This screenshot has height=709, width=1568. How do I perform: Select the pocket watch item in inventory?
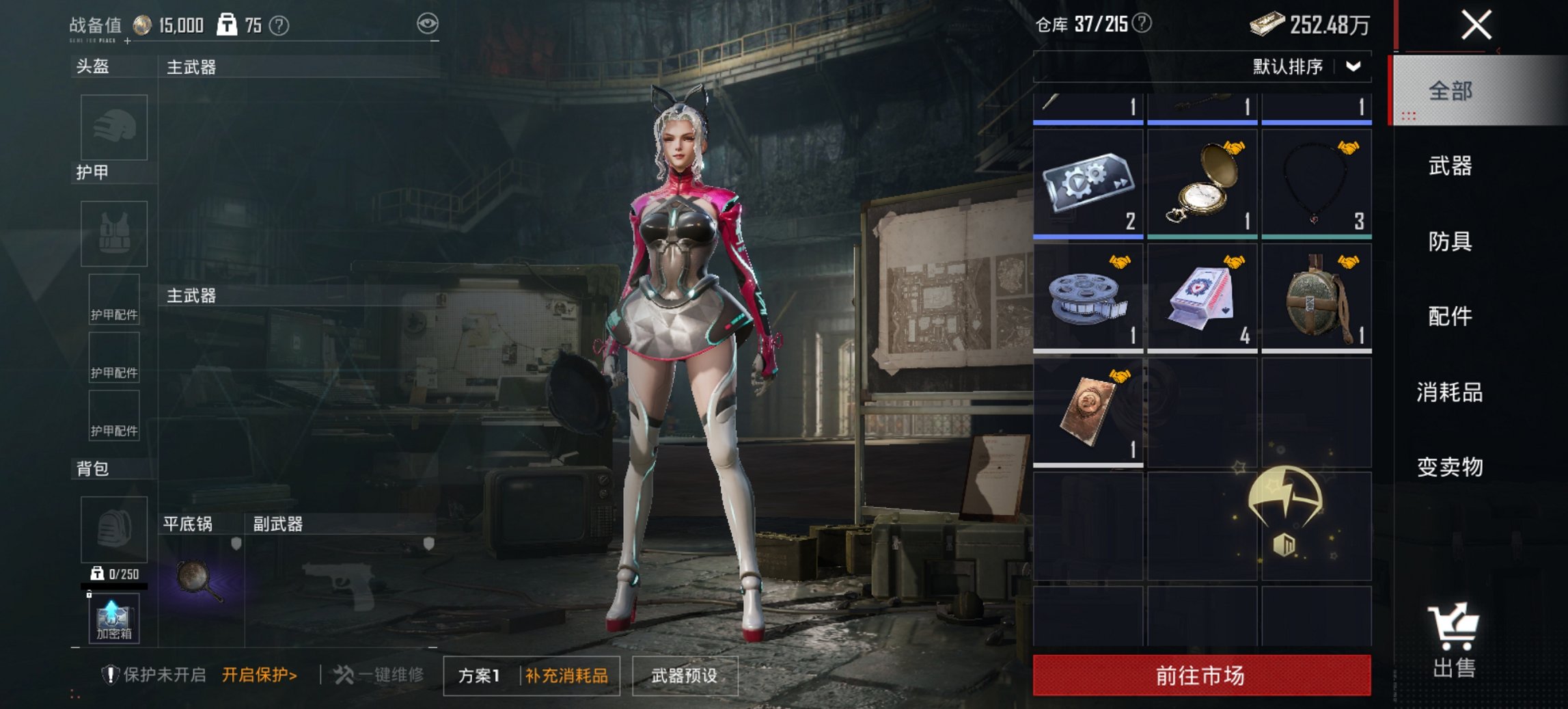click(x=1200, y=180)
